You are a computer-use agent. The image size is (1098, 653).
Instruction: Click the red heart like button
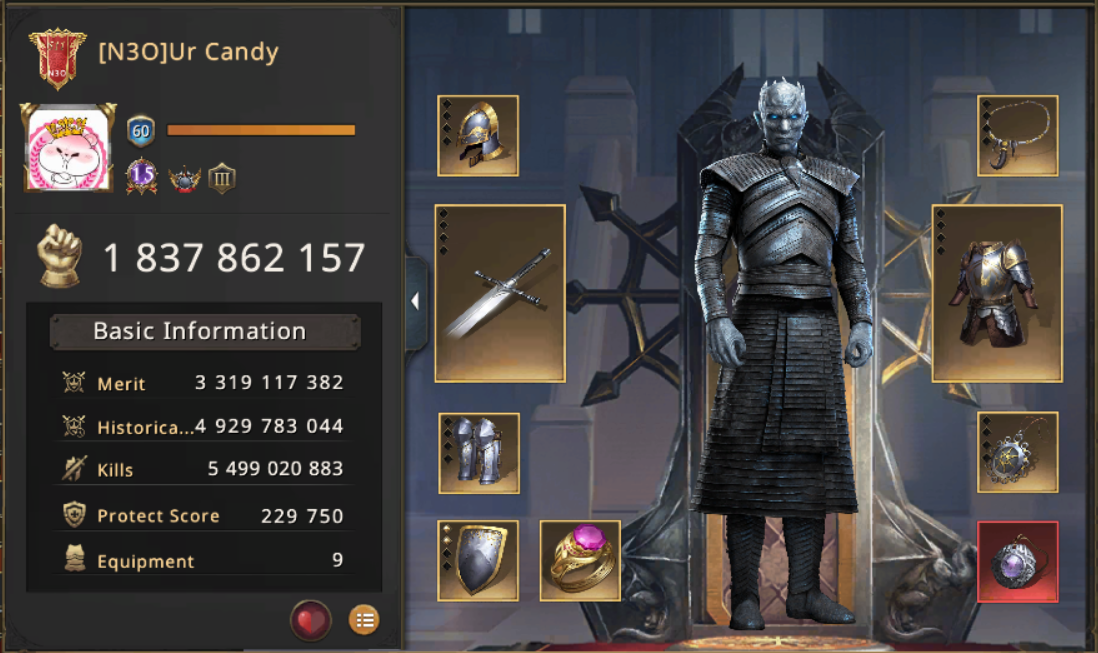[311, 620]
